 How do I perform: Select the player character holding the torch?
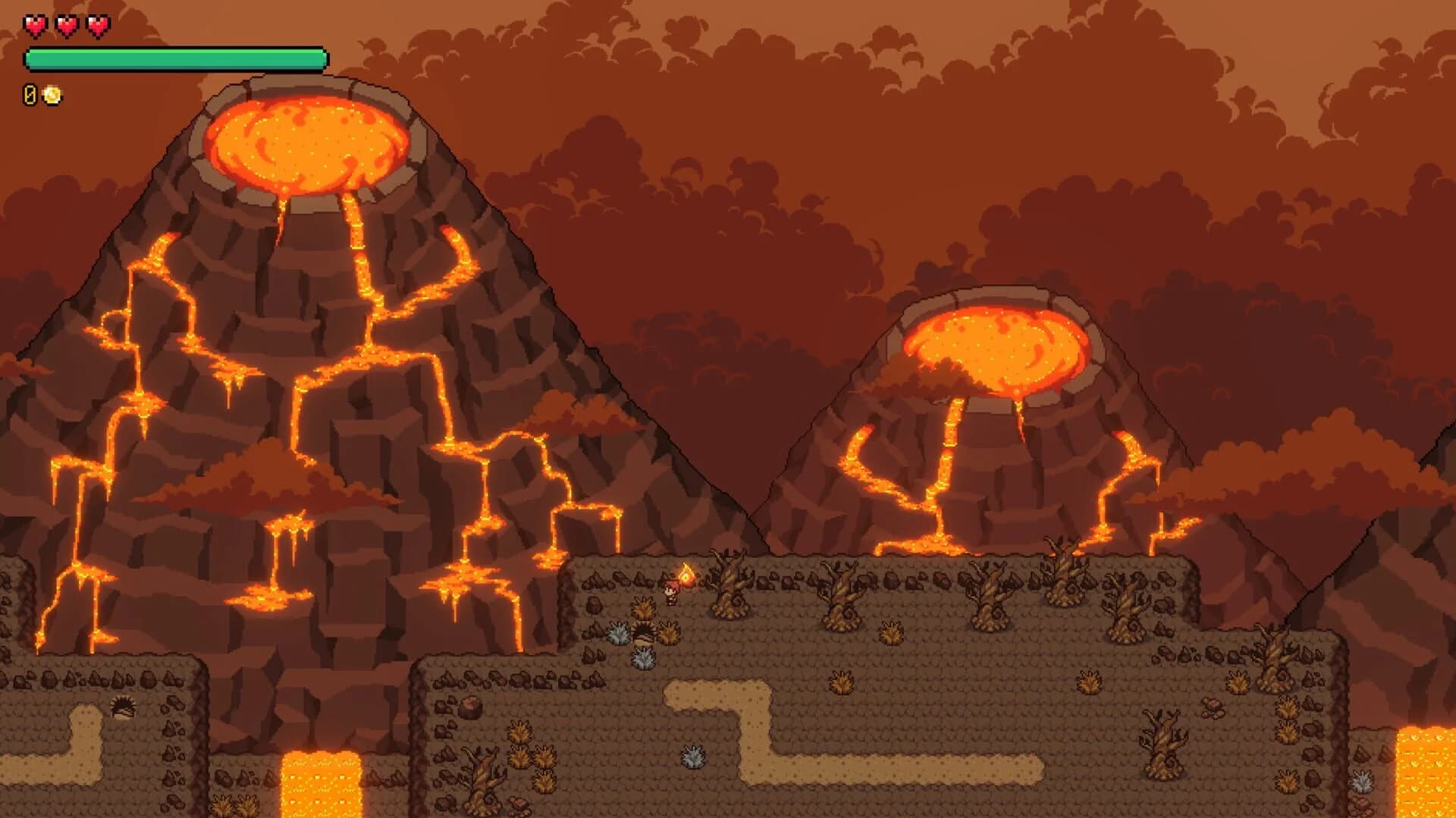click(671, 593)
